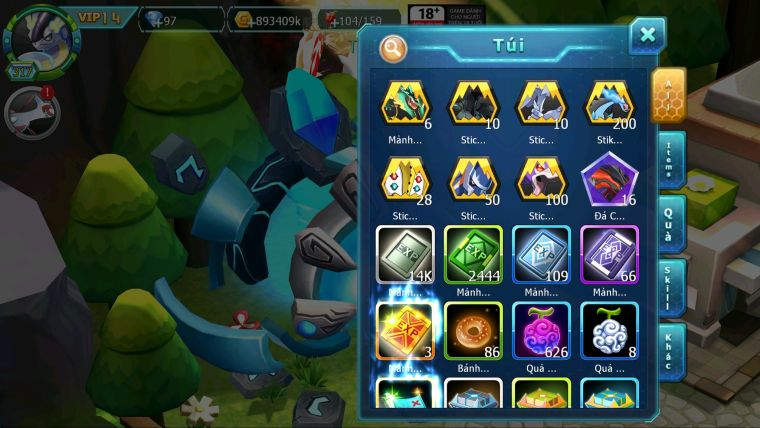Choose the golden EXP book with 3
Viewport: 760px width, 428px height.
tap(405, 331)
